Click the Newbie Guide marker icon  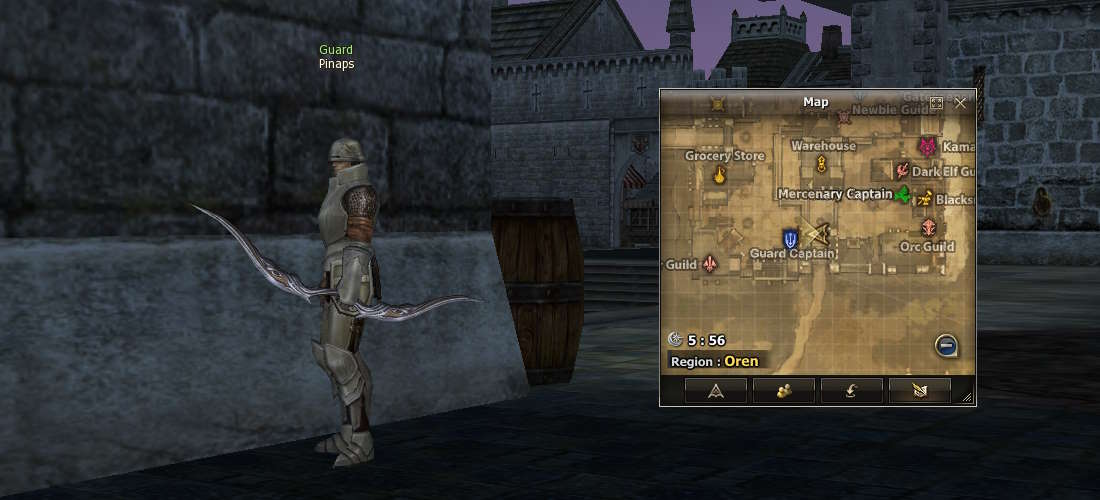click(843, 117)
